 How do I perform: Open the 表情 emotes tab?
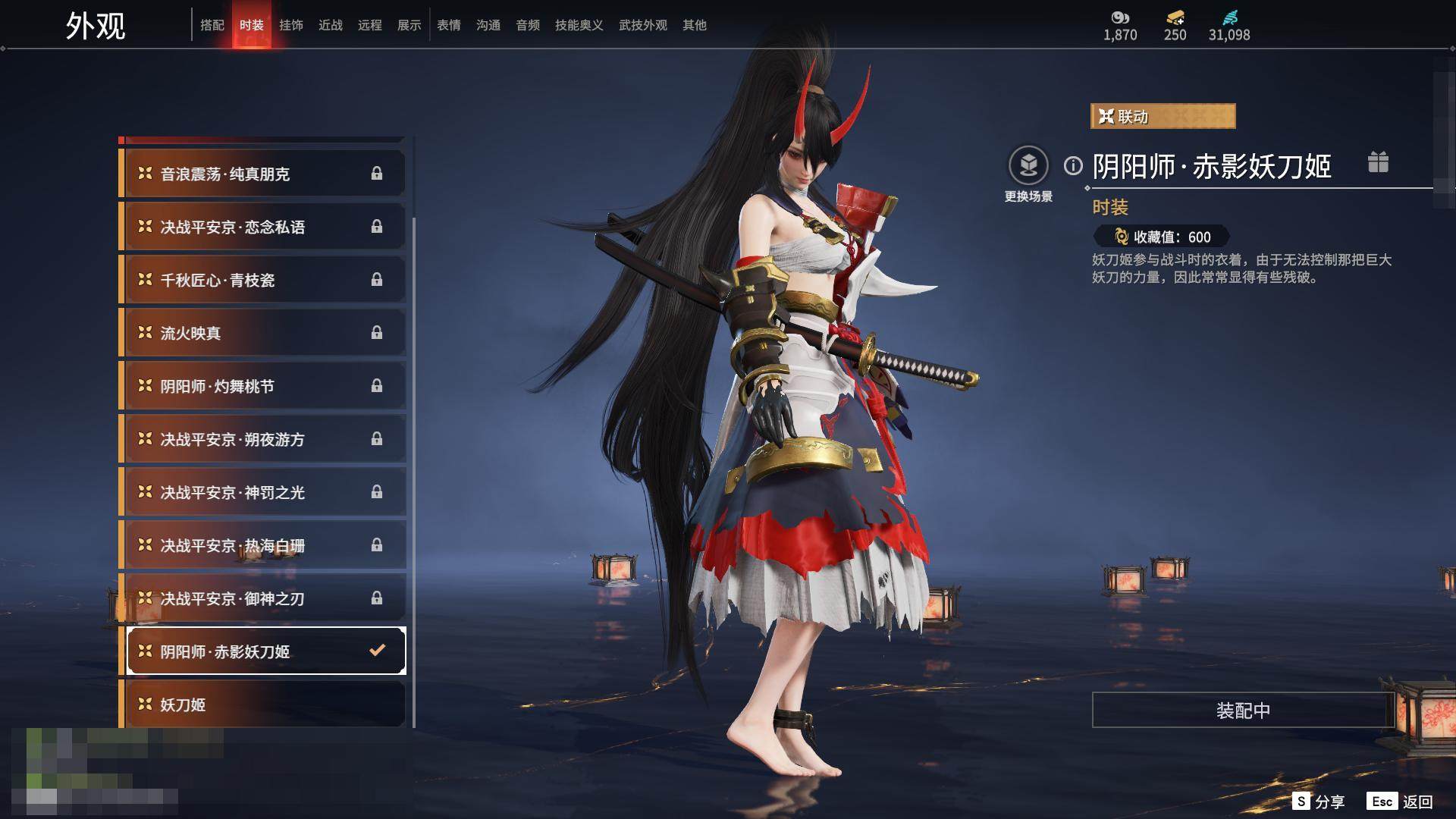(x=448, y=25)
